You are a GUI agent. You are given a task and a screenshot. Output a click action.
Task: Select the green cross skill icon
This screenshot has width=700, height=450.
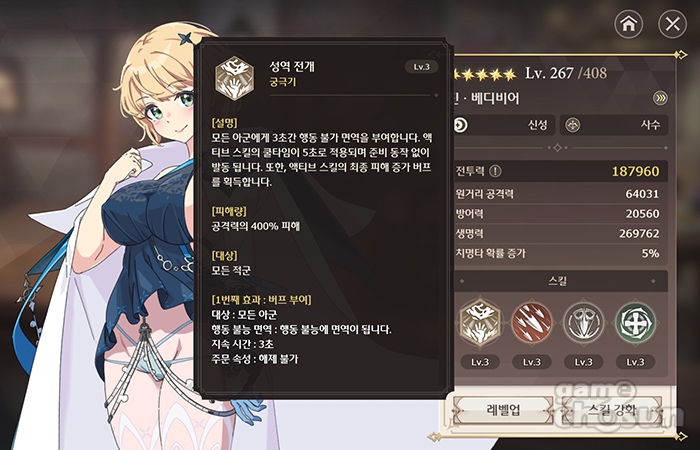pyautogui.click(x=635, y=323)
